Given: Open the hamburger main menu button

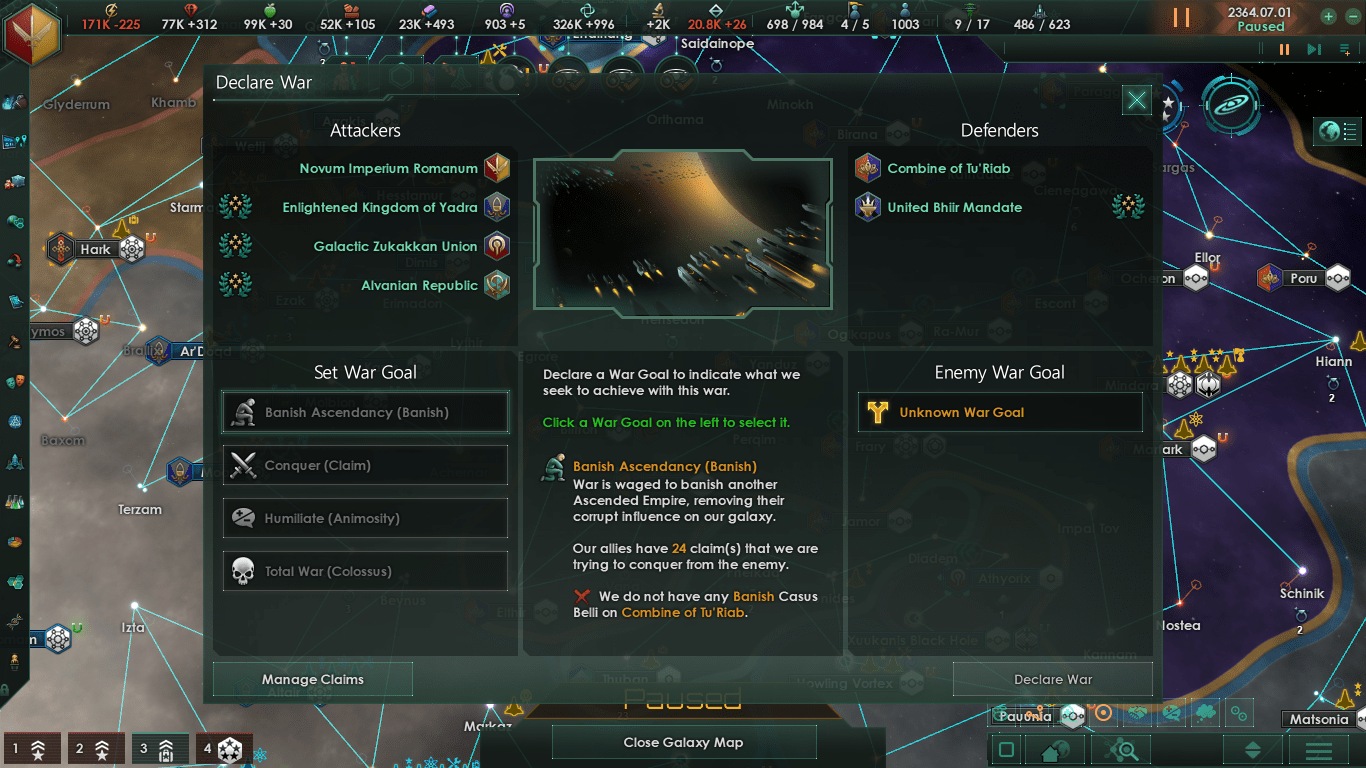Looking at the screenshot, I should (1317, 750).
